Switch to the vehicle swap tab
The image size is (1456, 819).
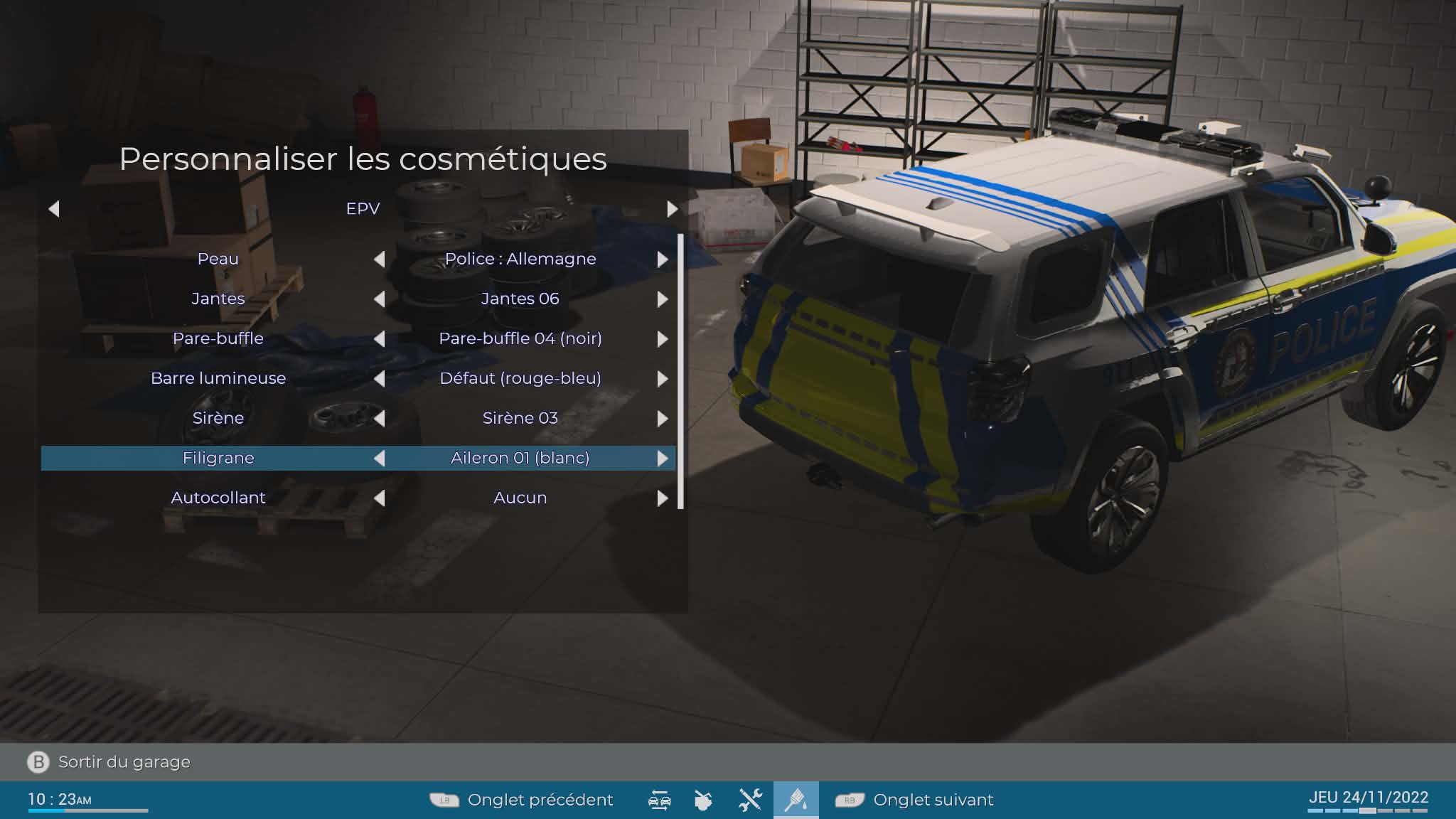tap(659, 801)
